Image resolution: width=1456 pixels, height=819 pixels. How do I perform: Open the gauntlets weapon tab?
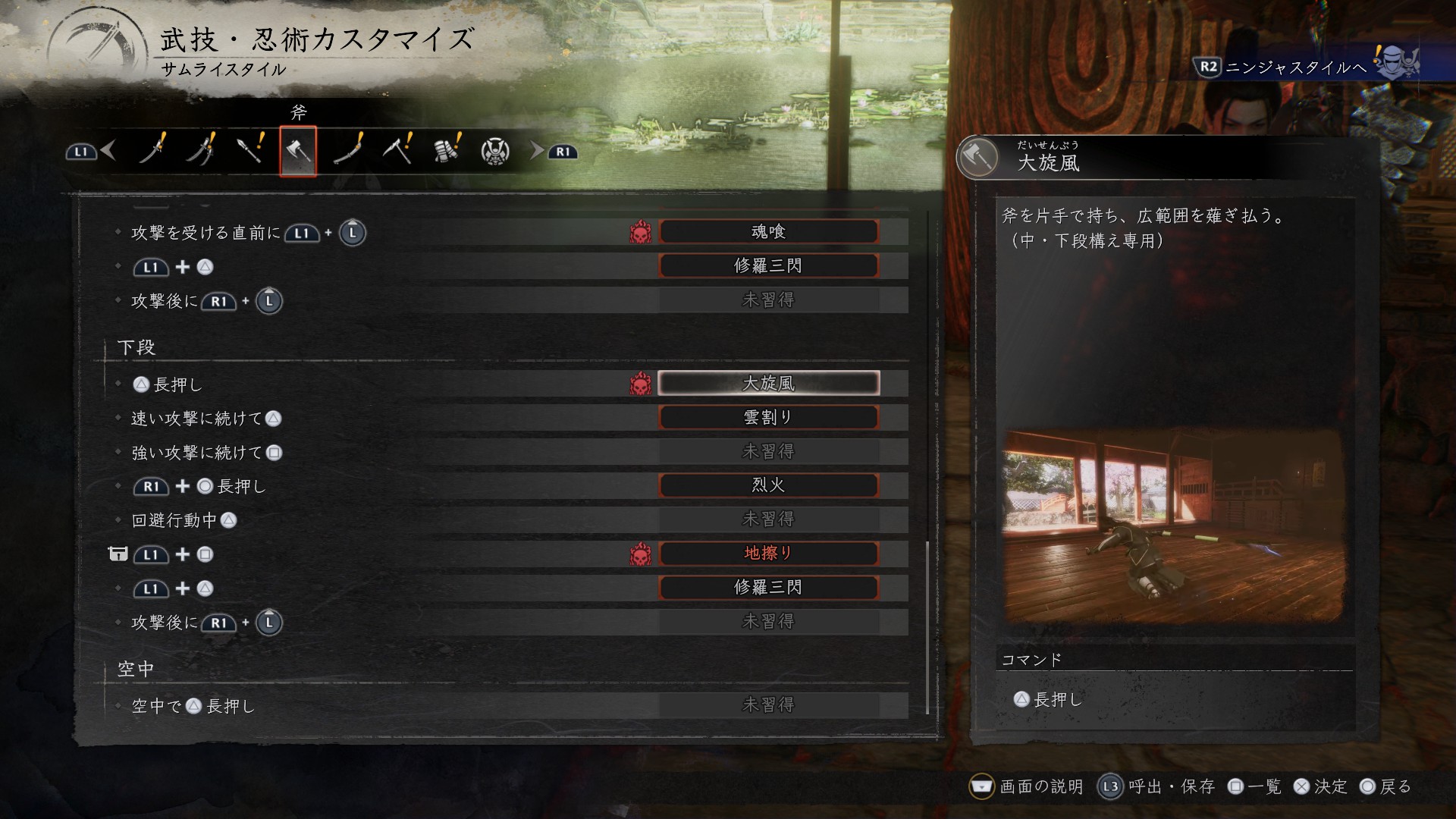447,150
